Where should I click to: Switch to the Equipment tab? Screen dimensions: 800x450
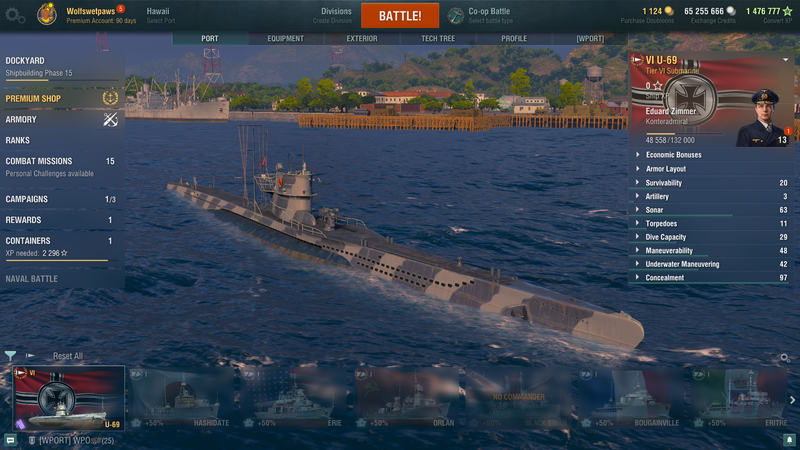[x=286, y=39]
